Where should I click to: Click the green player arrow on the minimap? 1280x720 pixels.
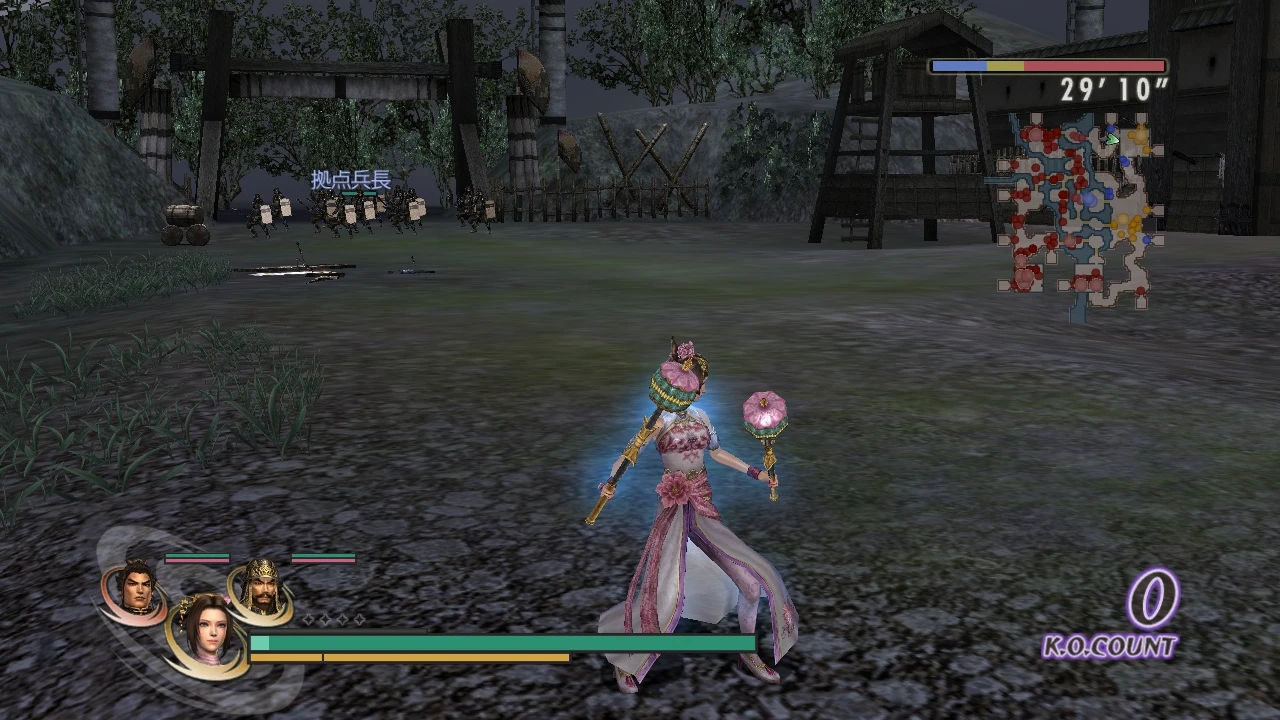[x=1112, y=139]
